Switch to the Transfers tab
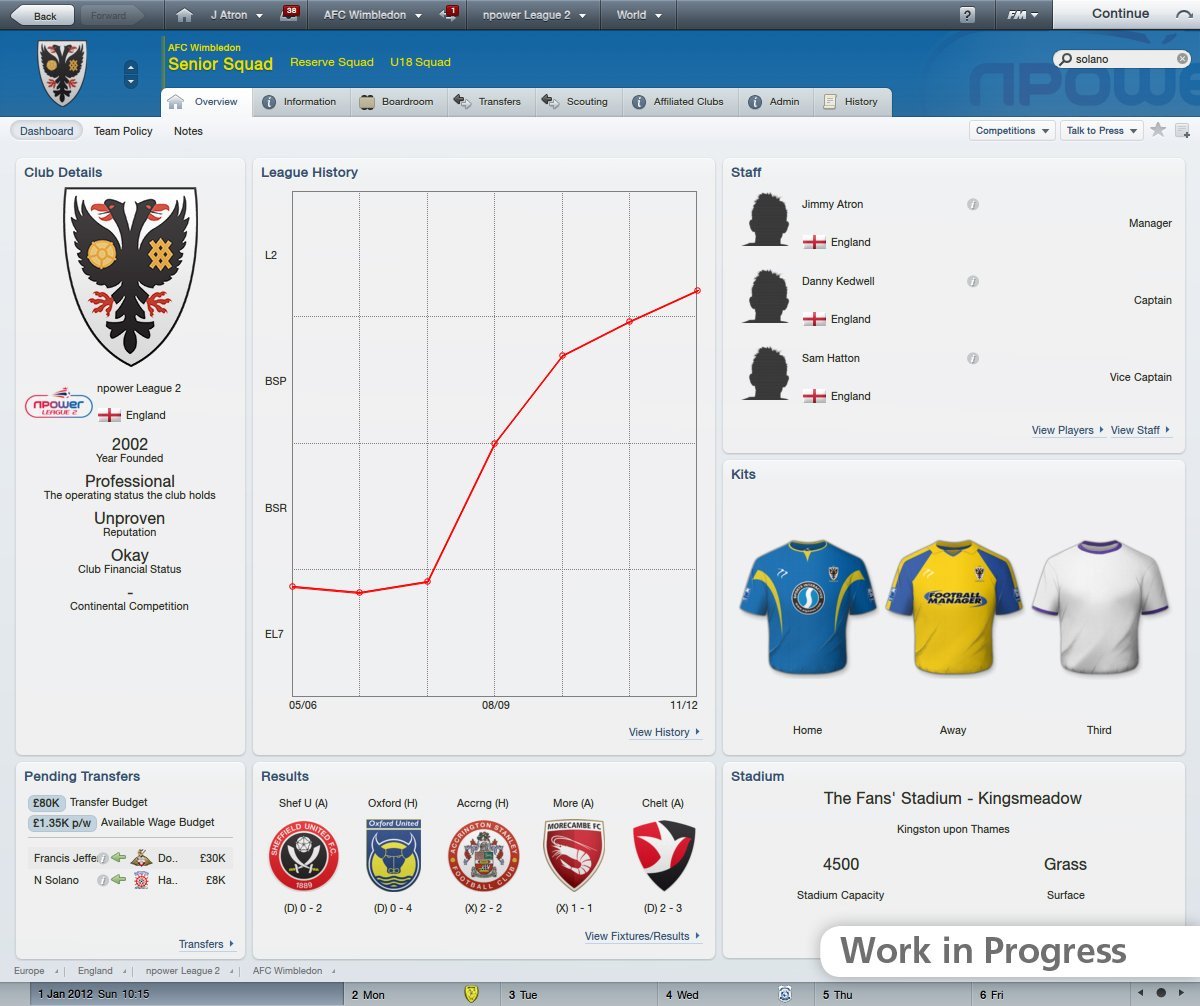 (488, 102)
